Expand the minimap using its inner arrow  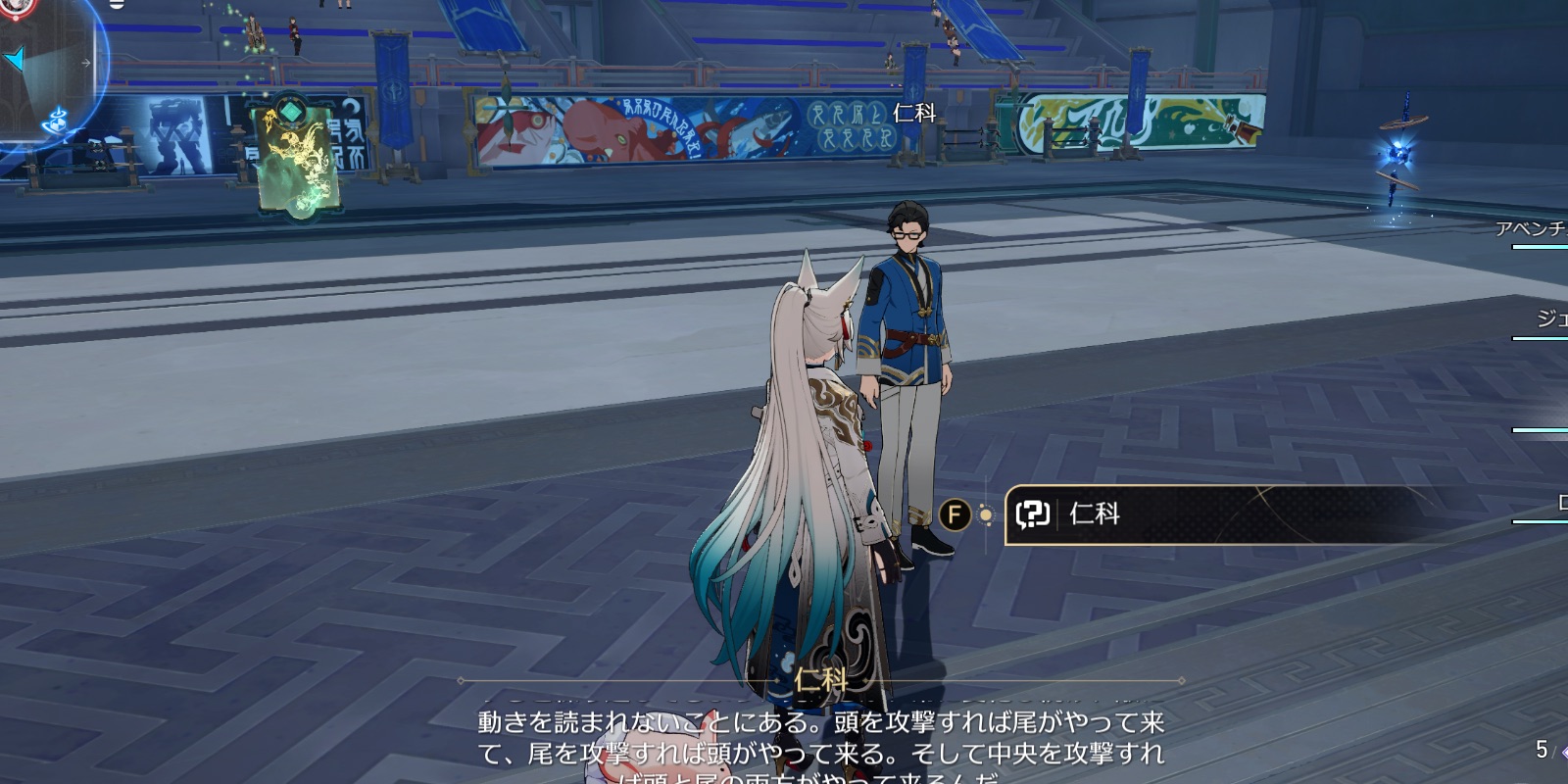click(86, 63)
